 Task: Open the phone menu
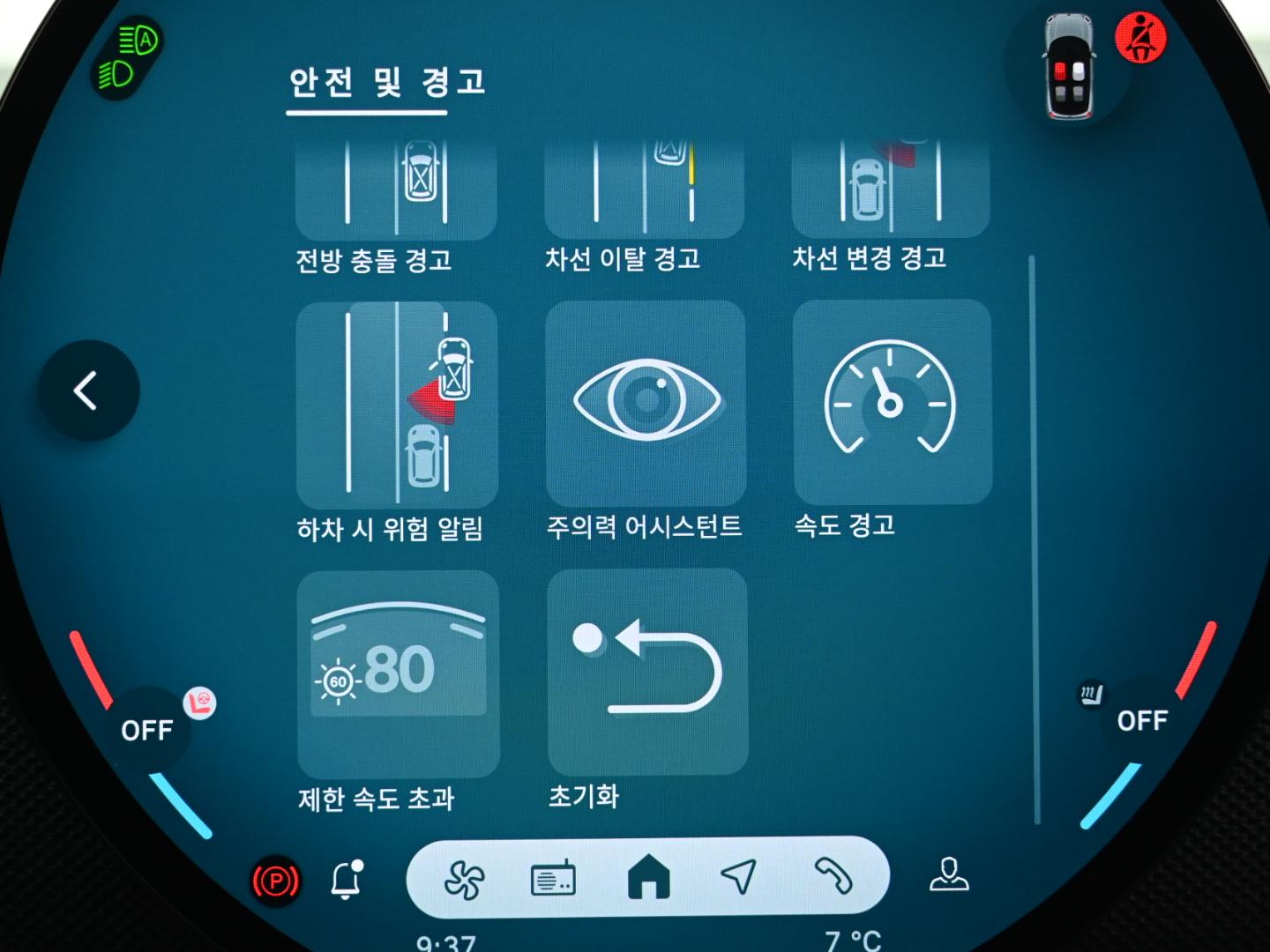pyautogui.click(x=833, y=876)
